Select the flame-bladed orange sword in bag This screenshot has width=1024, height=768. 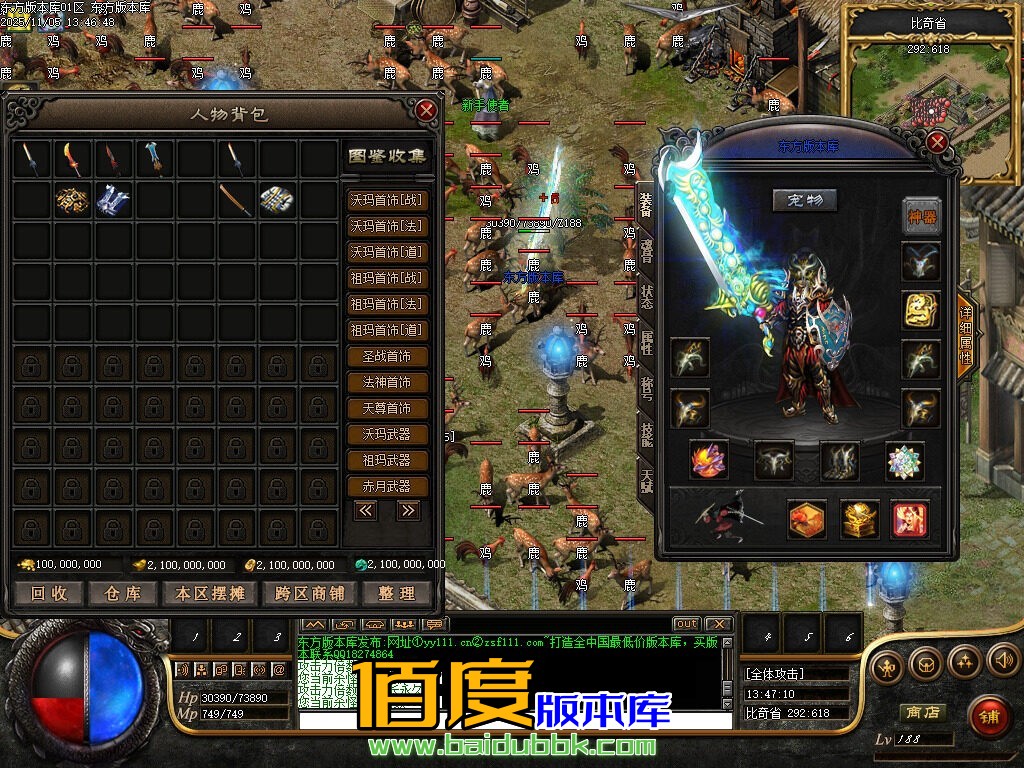(70, 158)
